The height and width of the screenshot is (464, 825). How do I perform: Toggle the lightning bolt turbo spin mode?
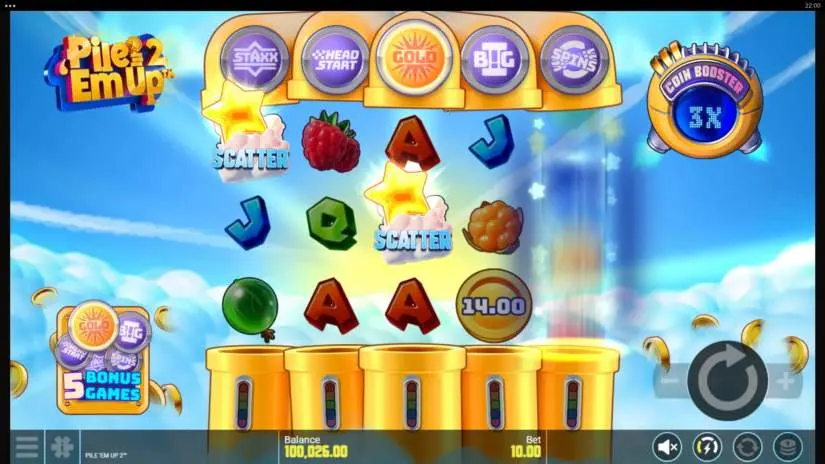[x=707, y=446]
